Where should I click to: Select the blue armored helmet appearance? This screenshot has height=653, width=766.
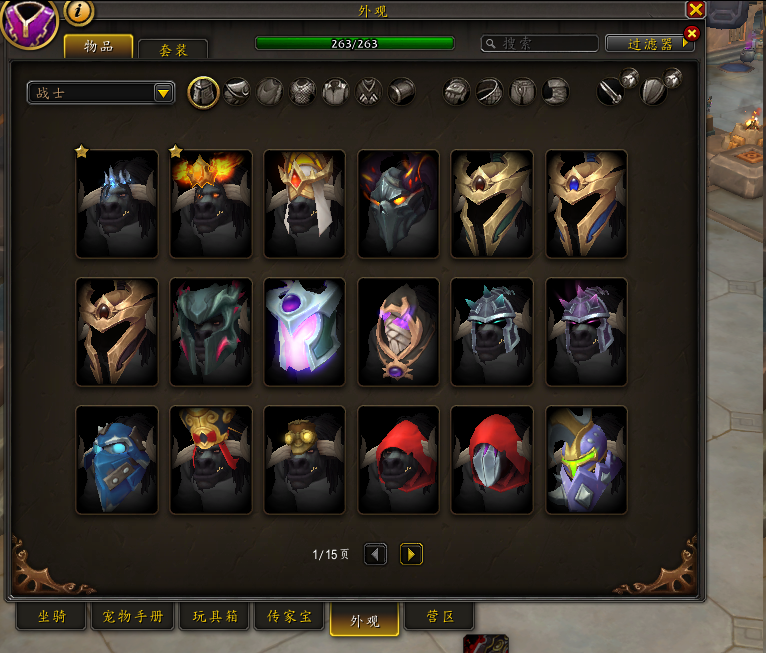click(117, 460)
